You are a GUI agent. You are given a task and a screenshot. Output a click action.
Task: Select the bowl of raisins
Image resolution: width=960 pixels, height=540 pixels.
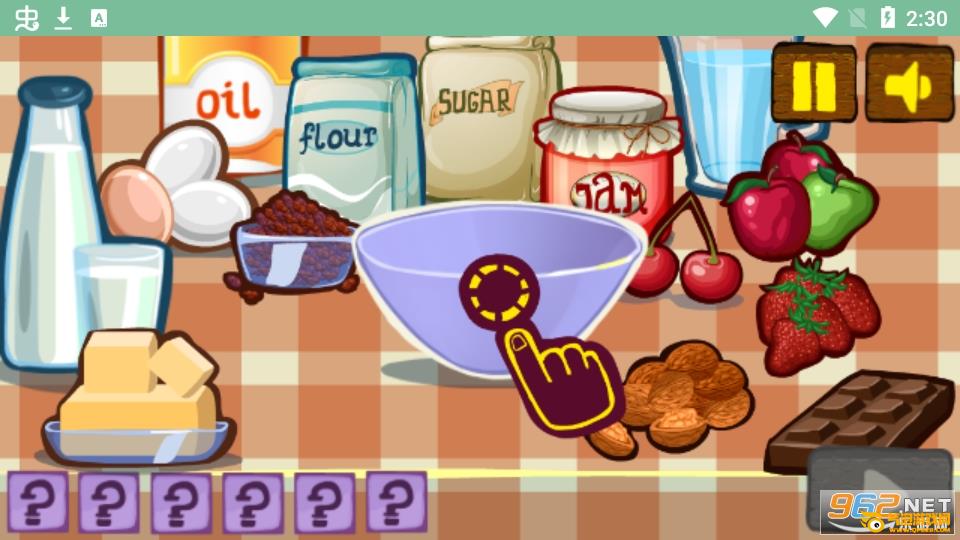(293, 245)
